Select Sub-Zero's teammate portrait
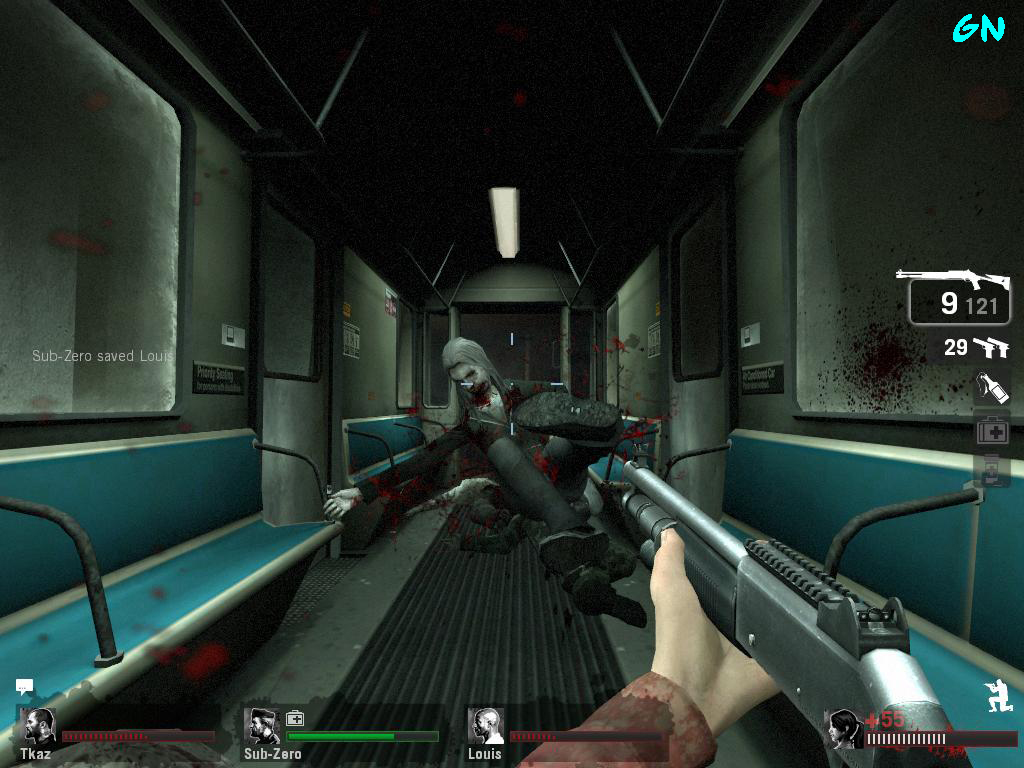This screenshot has height=768, width=1024. coord(262,726)
